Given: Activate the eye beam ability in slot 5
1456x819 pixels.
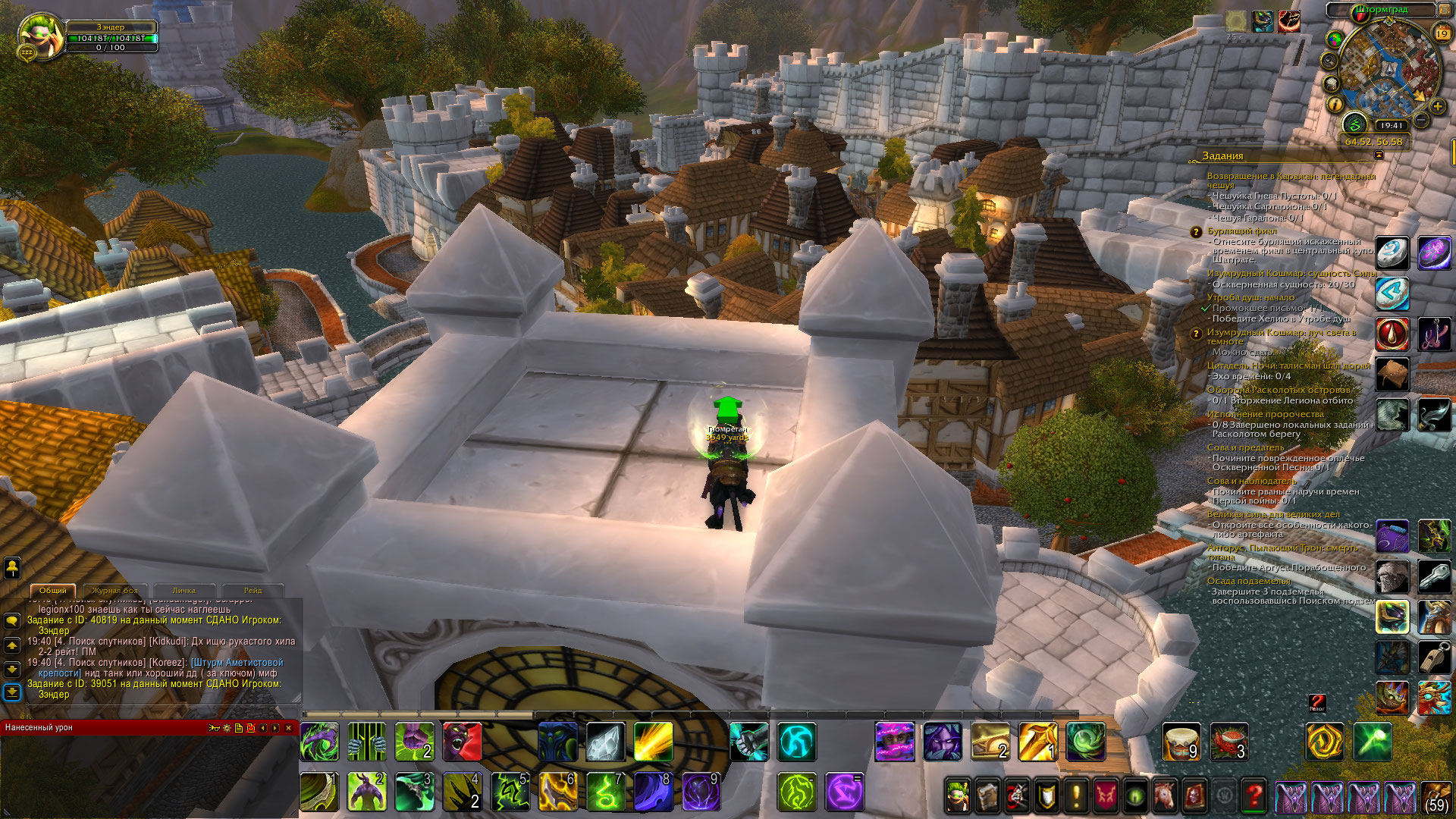Looking at the screenshot, I should pos(510,792).
